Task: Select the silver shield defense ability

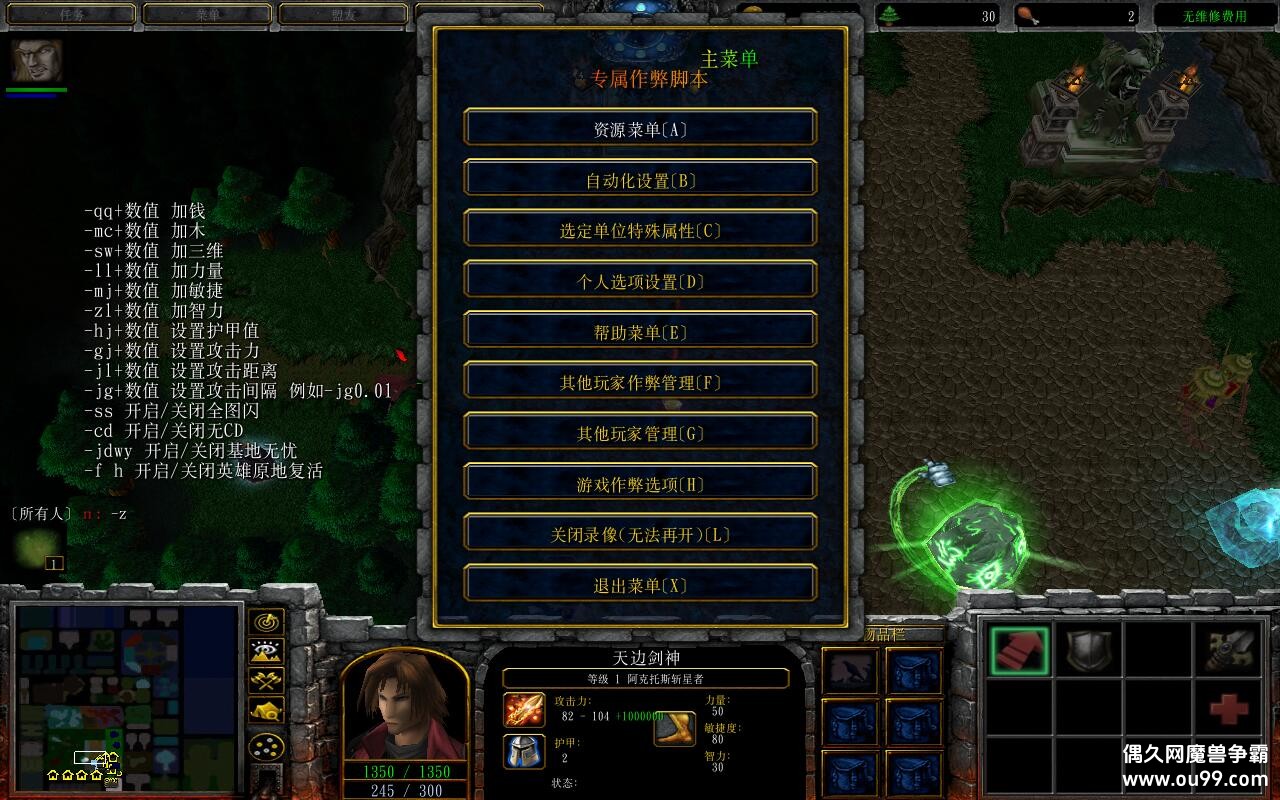Action: click(1090, 650)
